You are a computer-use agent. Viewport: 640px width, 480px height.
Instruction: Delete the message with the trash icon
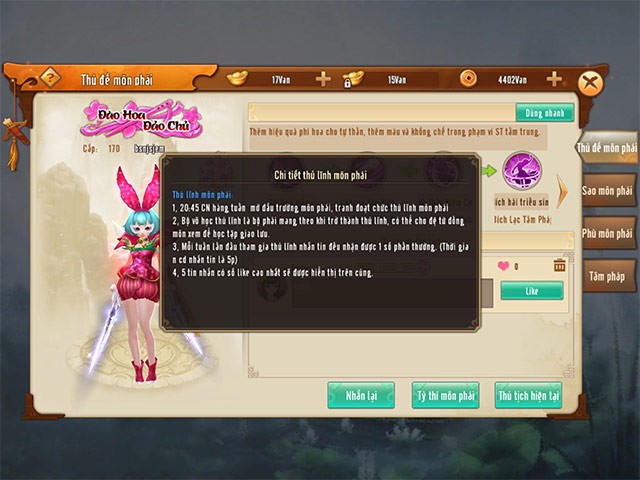pos(559,265)
